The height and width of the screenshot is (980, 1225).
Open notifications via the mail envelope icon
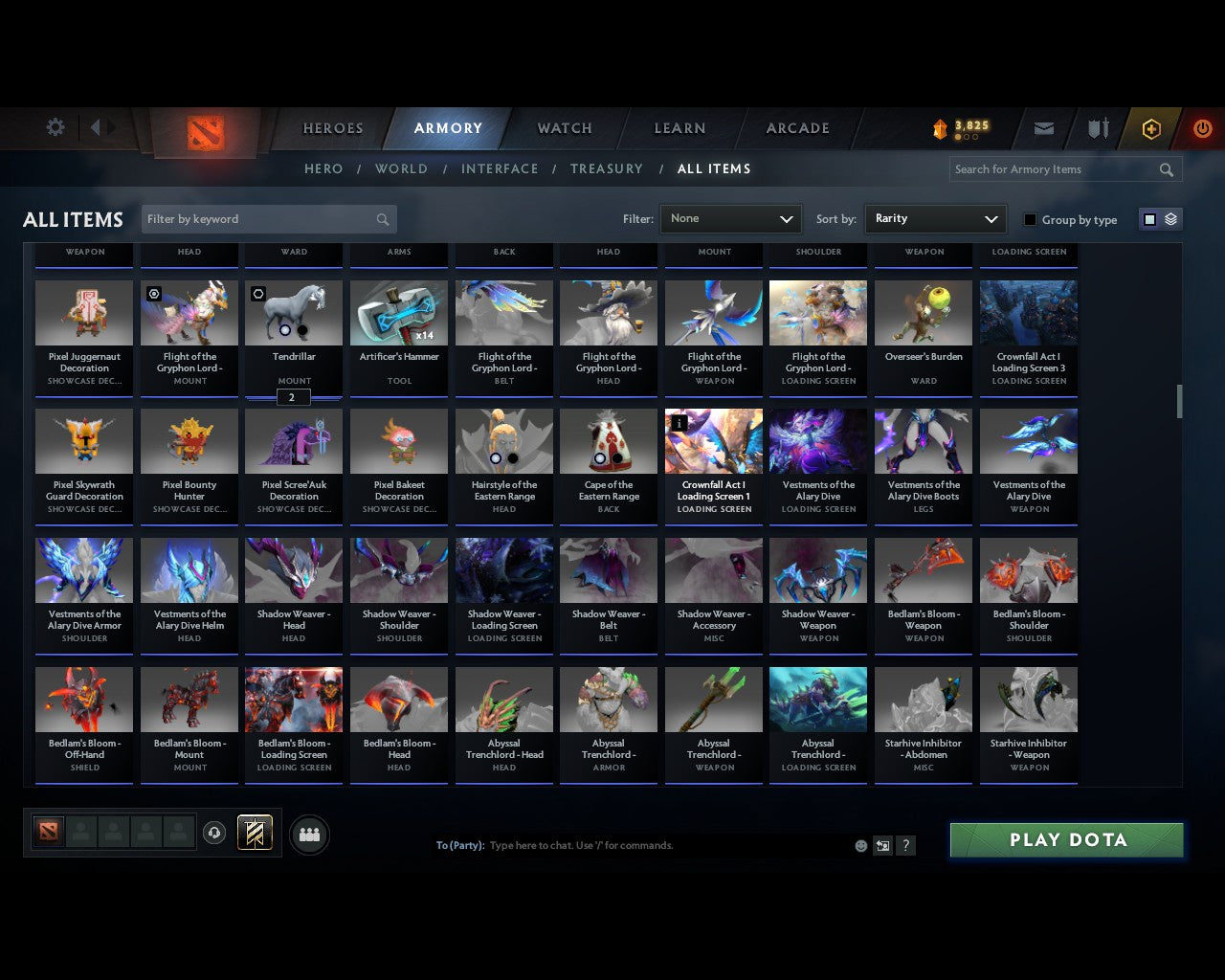pyautogui.click(x=1044, y=127)
